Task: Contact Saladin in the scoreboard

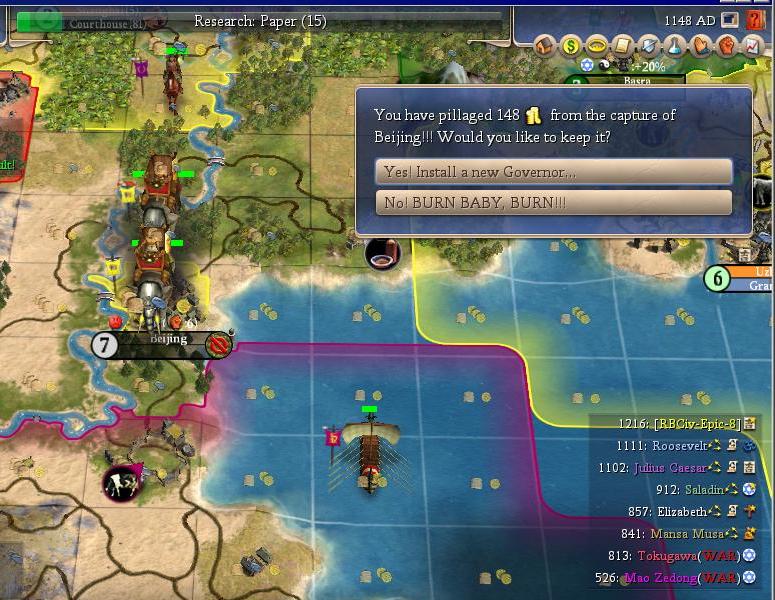Action: click(x=703, y=490)
